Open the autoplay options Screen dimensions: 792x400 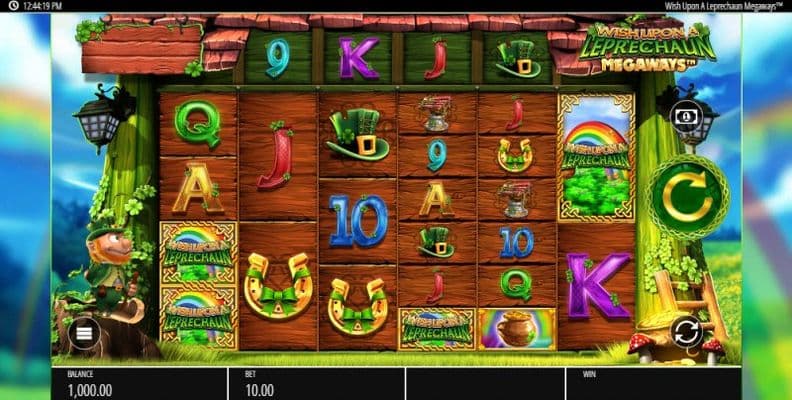[x=685, y=331]
